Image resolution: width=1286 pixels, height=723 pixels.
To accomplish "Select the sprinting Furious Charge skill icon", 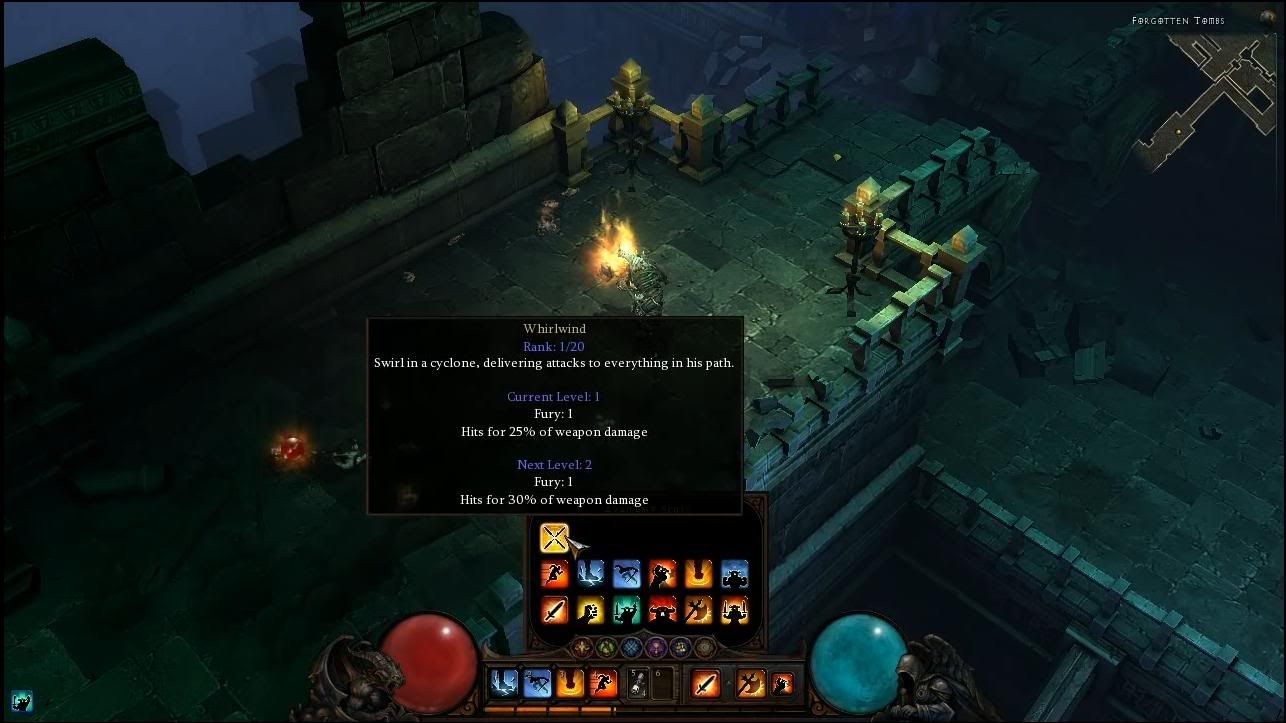I will tap(553, 574).
